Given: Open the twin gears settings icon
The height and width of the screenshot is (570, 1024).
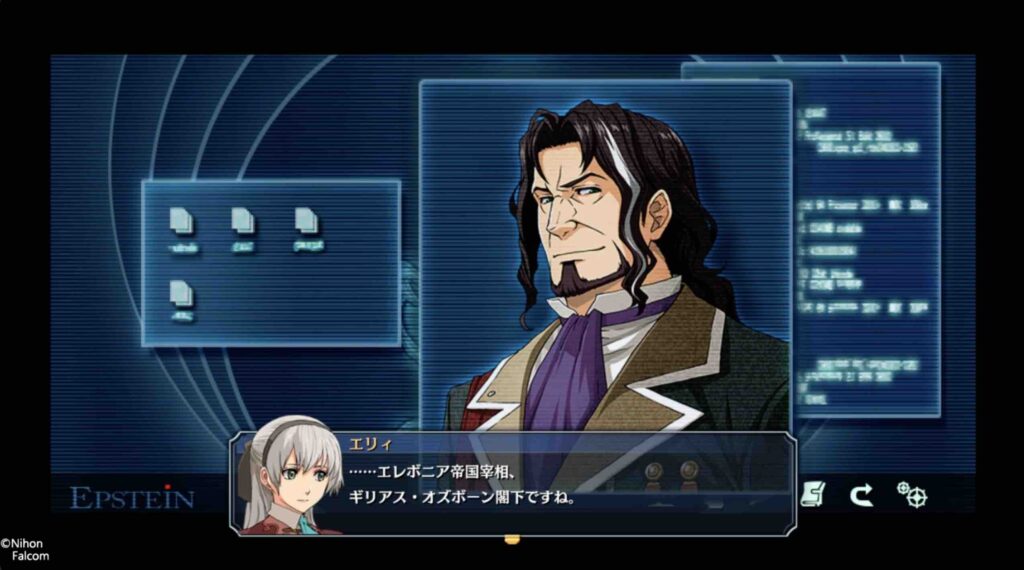Looking at the screenshot, I should point(911,494).
